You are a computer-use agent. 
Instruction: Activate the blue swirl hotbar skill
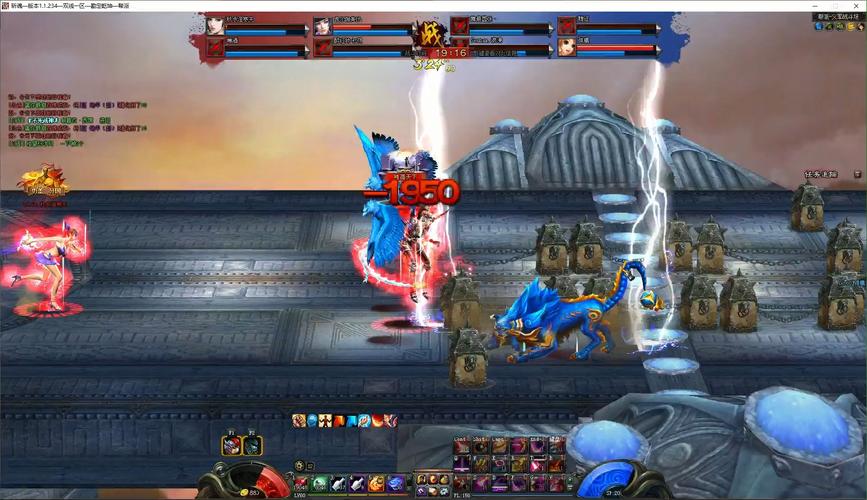pyautogui.click(x=396, y=484)
